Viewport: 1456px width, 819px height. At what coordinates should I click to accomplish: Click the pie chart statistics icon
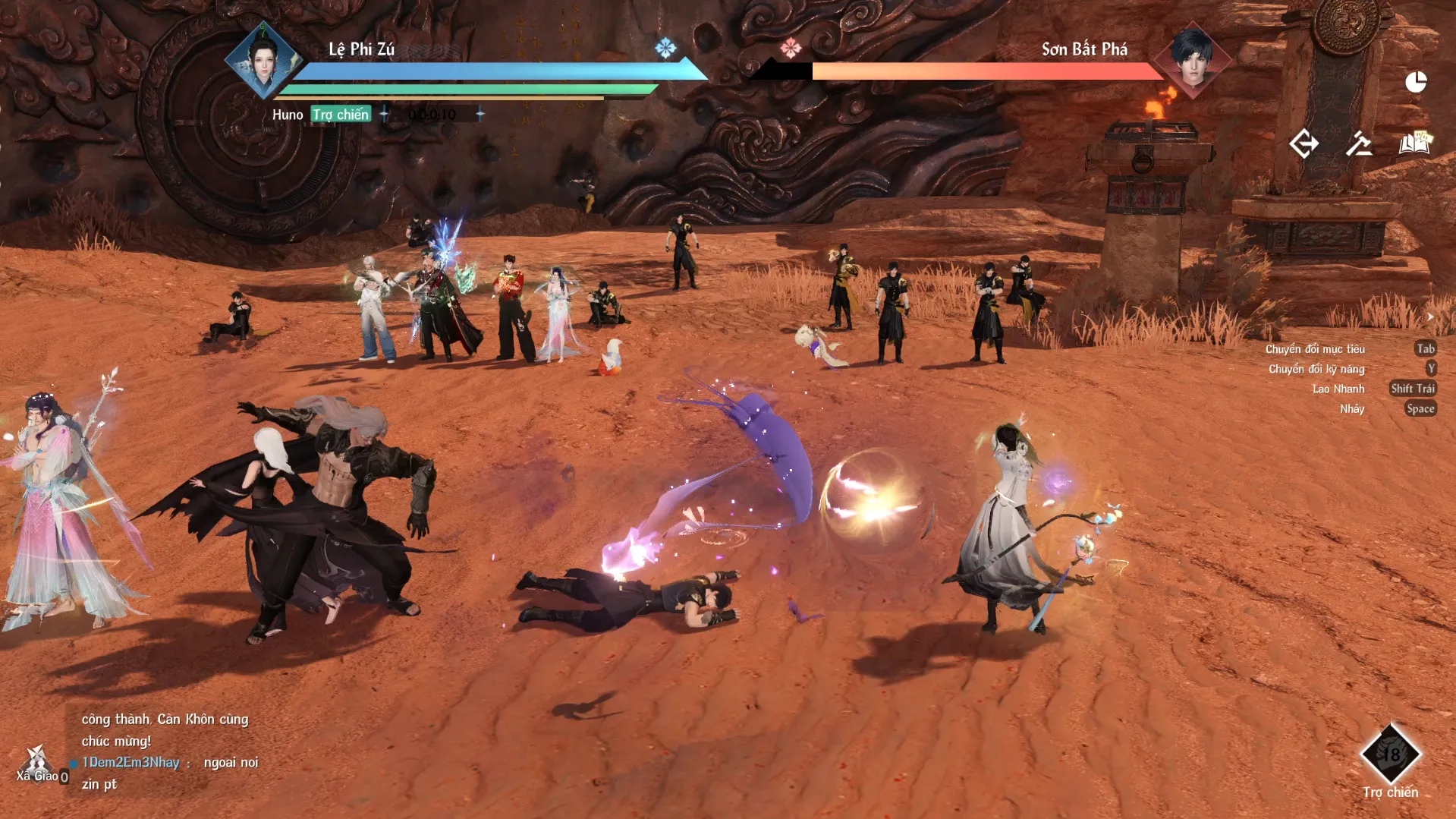pos(1416,82)
